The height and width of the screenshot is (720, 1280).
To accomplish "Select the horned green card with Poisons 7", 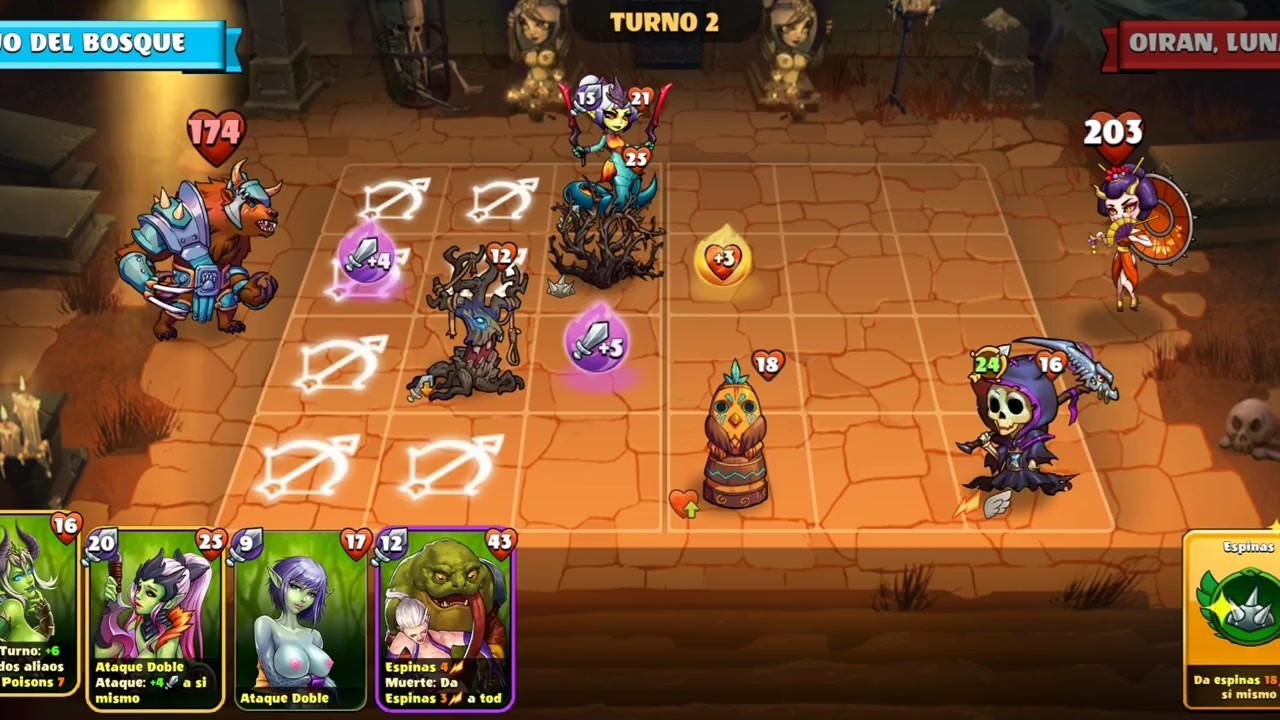I will 36,620.
